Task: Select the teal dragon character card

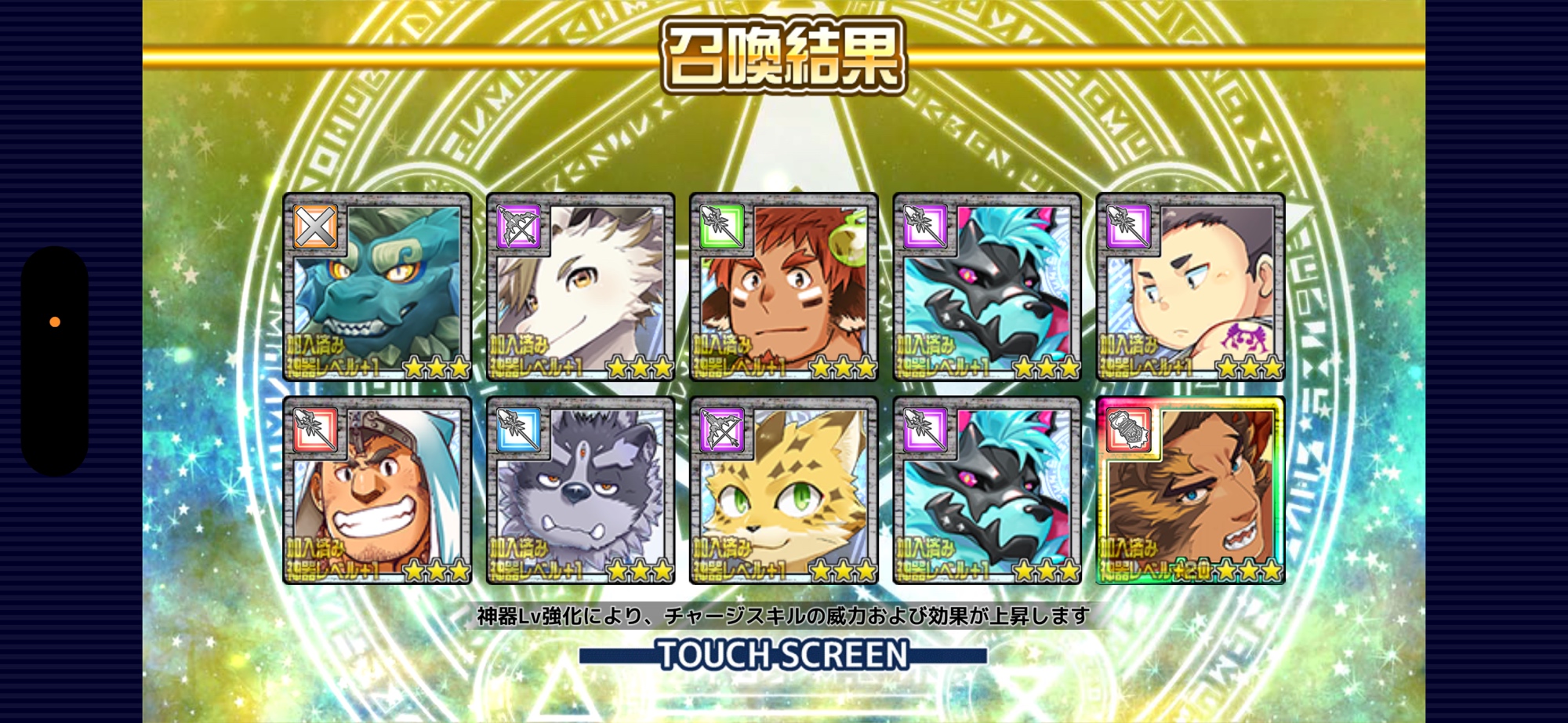Action: (x=377, y=287)
